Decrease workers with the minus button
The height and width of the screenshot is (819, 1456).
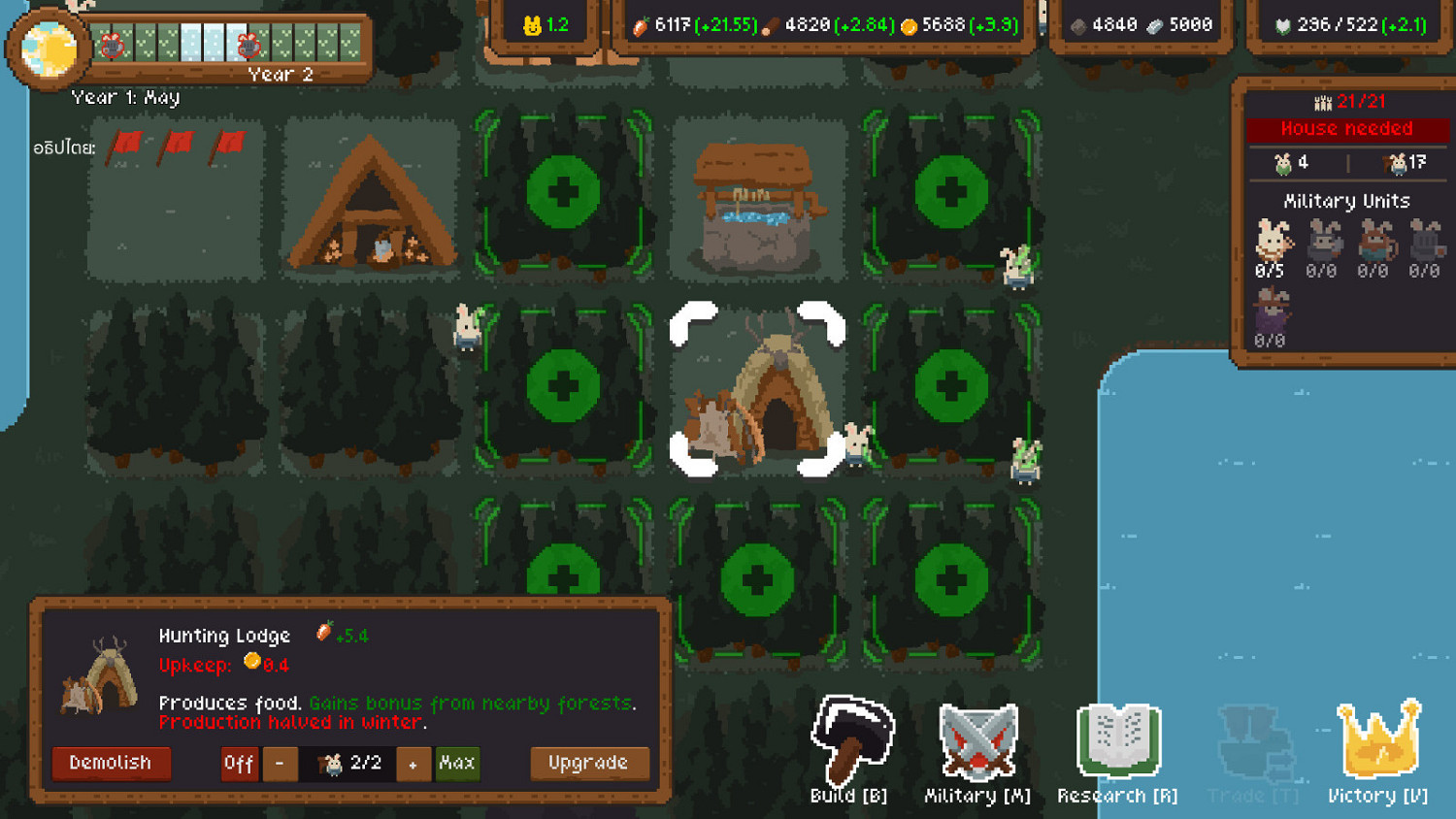click(281, 764)
